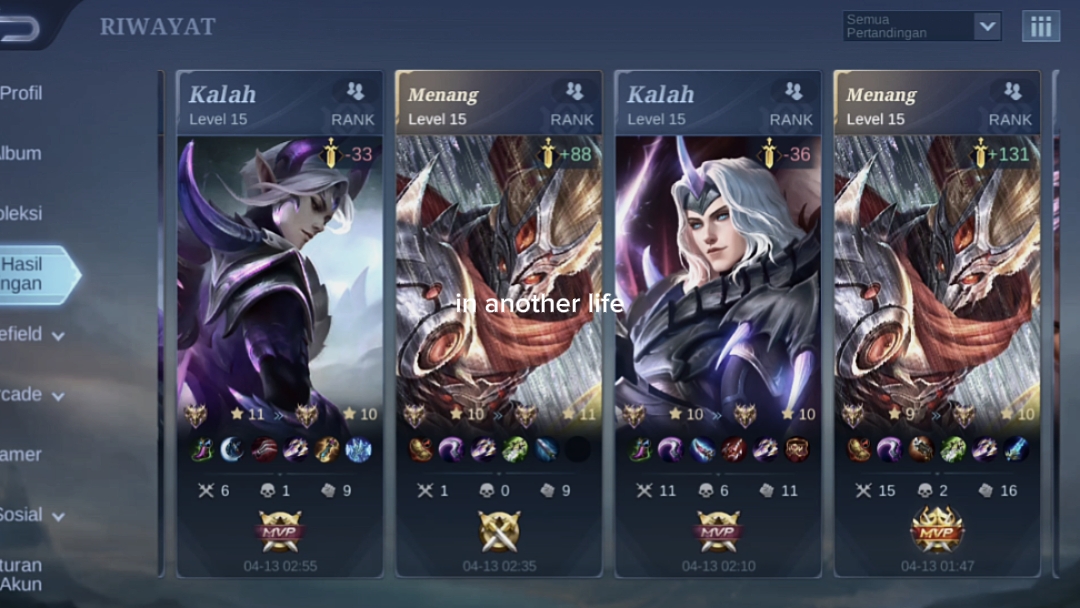This screenshot has width=1080, height=608.
Task: Open the Album tab
Action: (22, 153)
